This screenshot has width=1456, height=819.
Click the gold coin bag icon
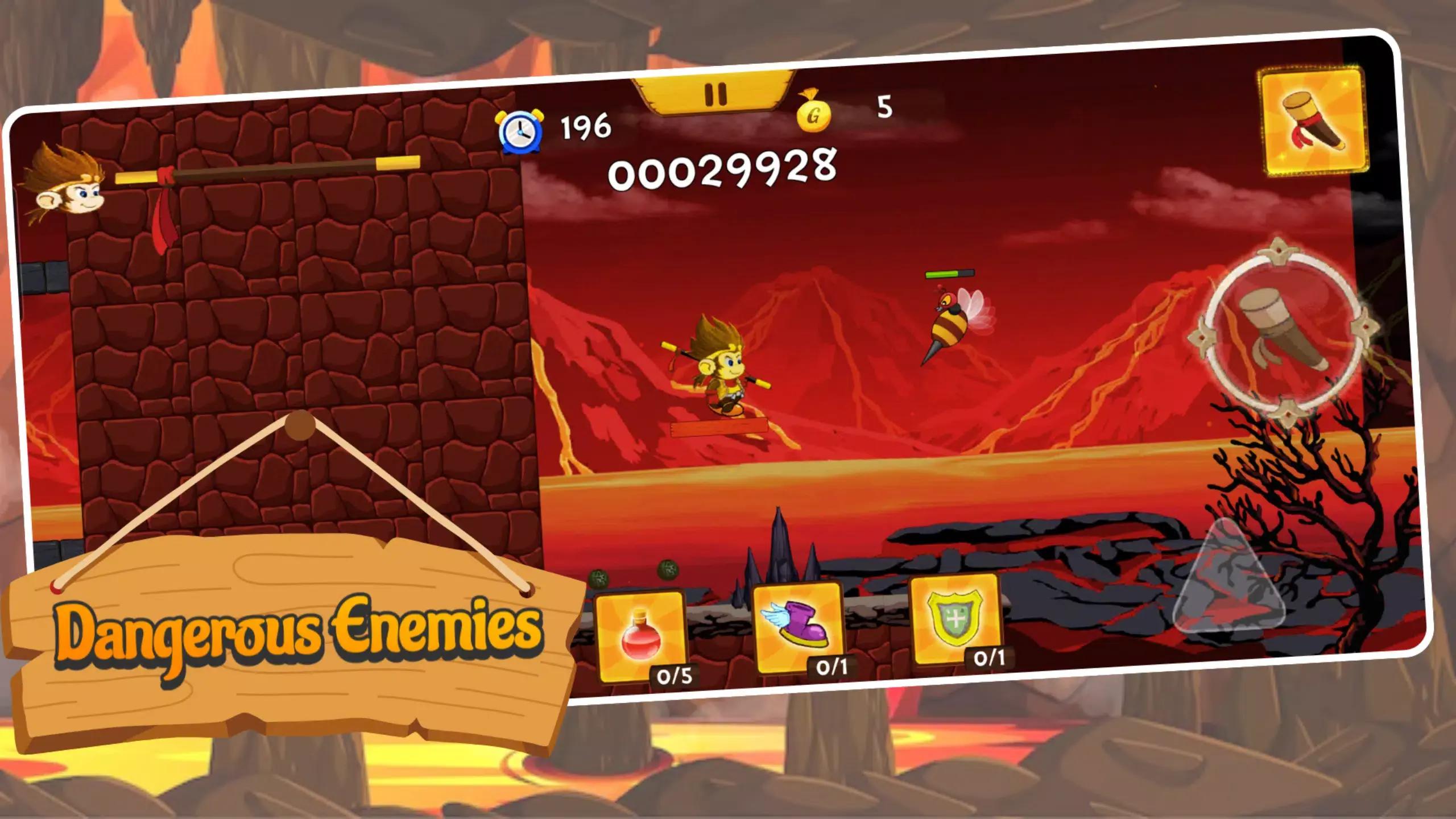[813, 115]
